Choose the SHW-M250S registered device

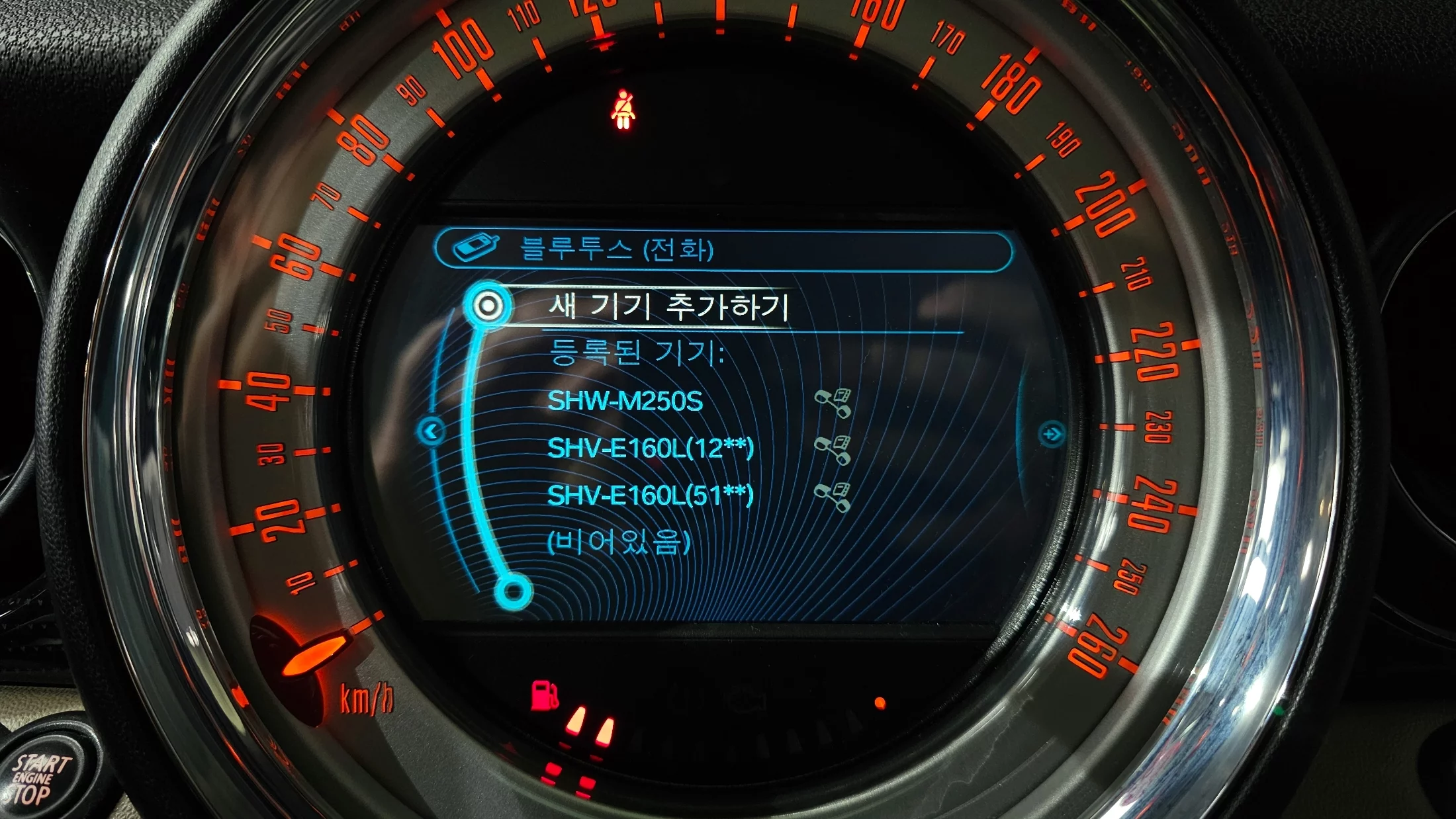[x=625, y=402]
